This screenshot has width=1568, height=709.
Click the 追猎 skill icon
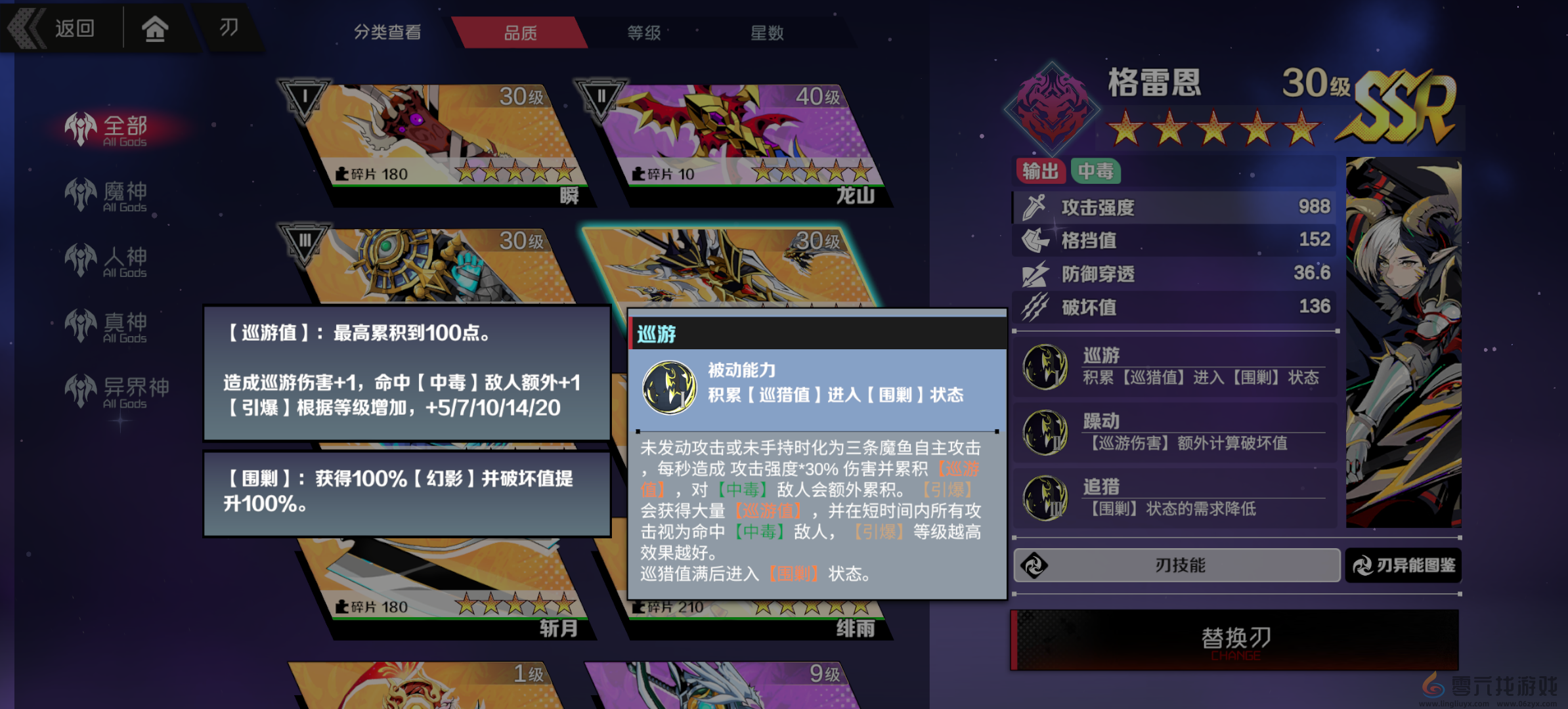pos(1045,497)
